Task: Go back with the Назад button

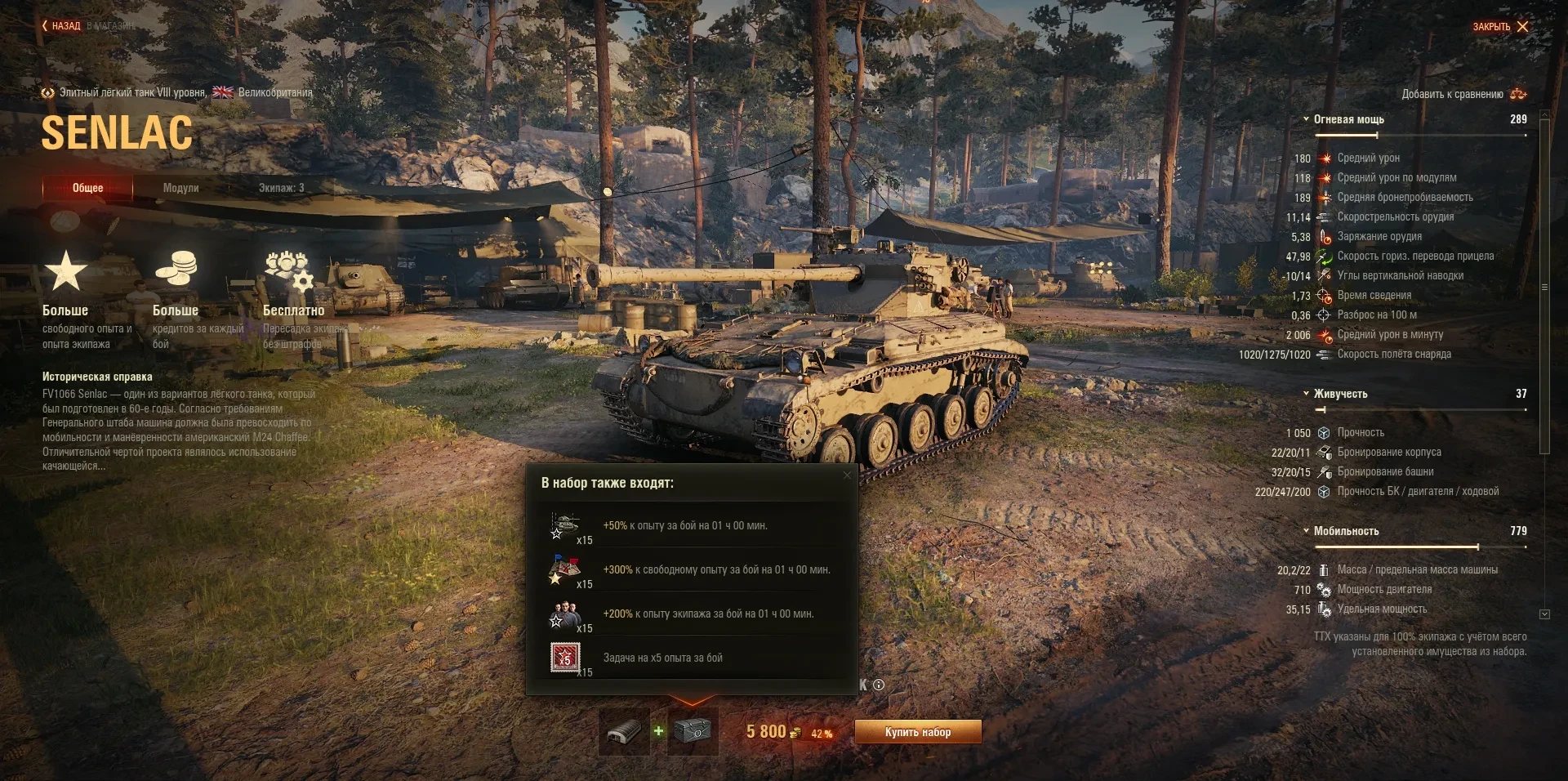Action: pos(62,26)
